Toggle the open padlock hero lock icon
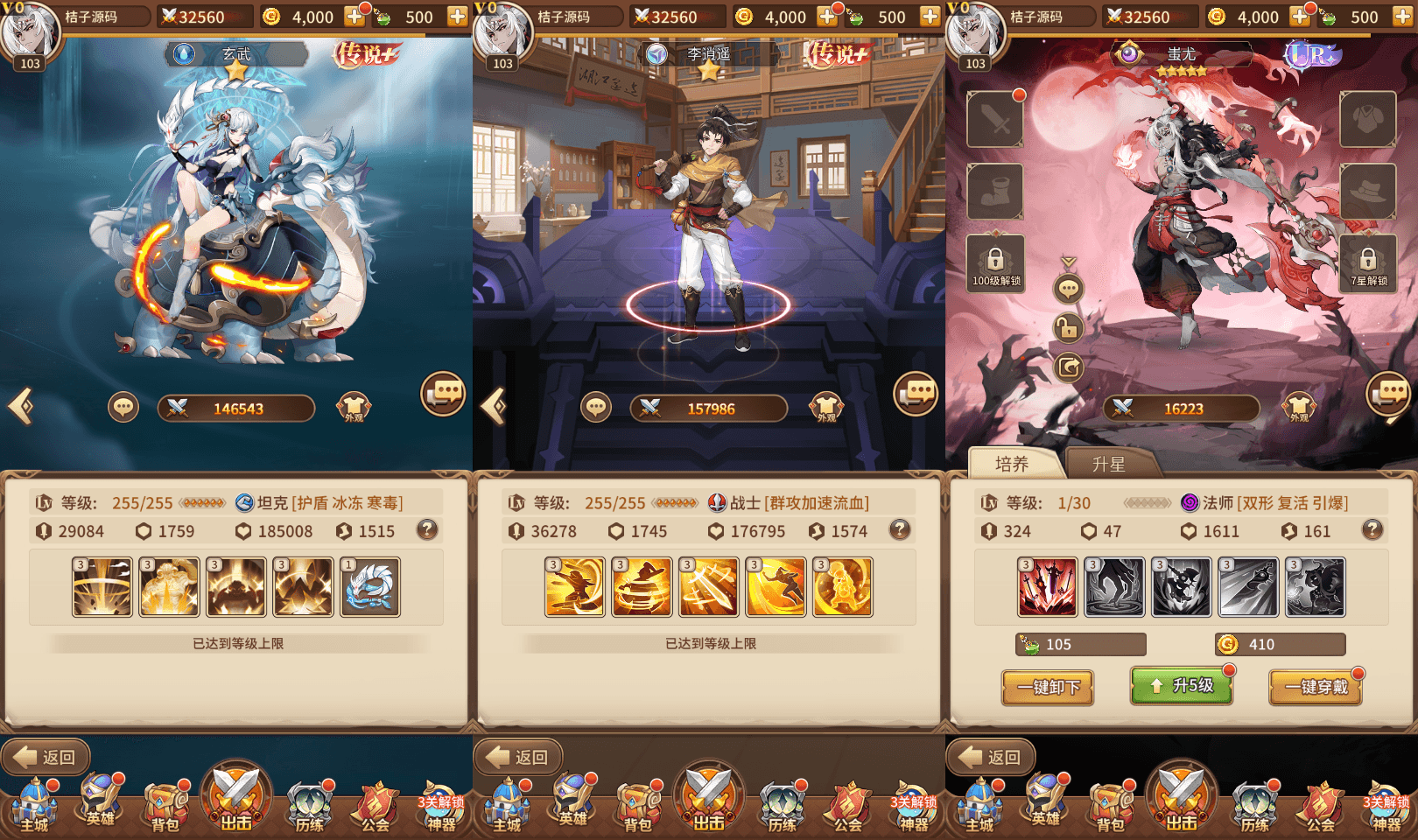1418x840 pixels. [x=1068, y=329]
